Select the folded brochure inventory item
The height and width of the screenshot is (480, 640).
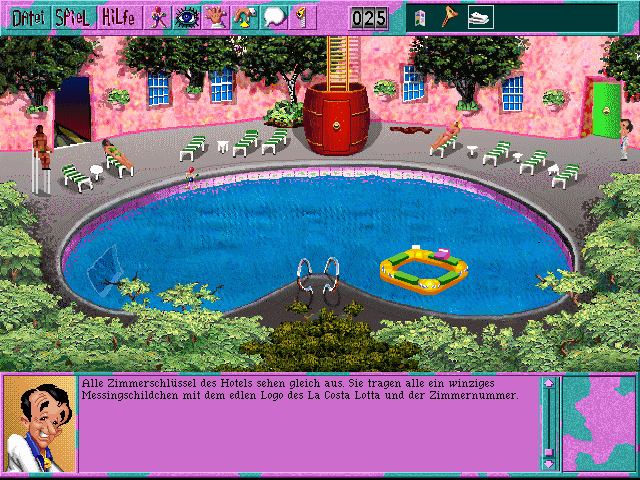(421, 18)
